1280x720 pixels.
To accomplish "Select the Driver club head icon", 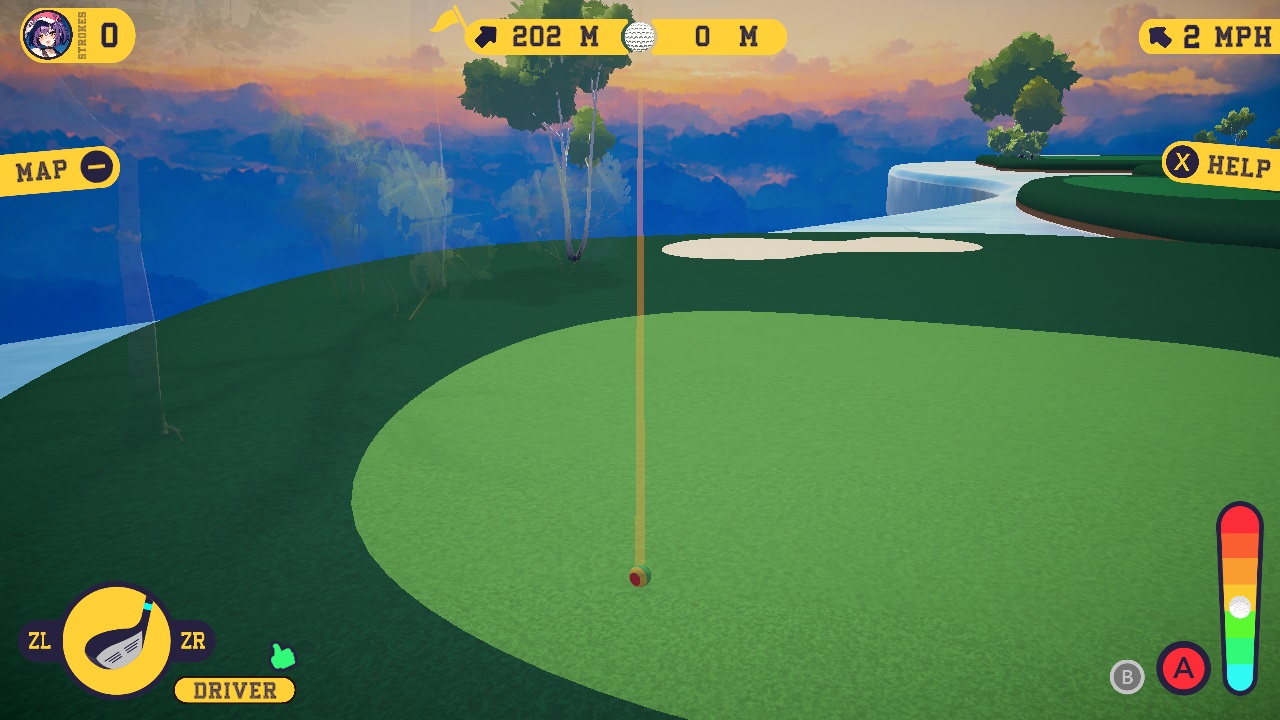I will (118, 640).
